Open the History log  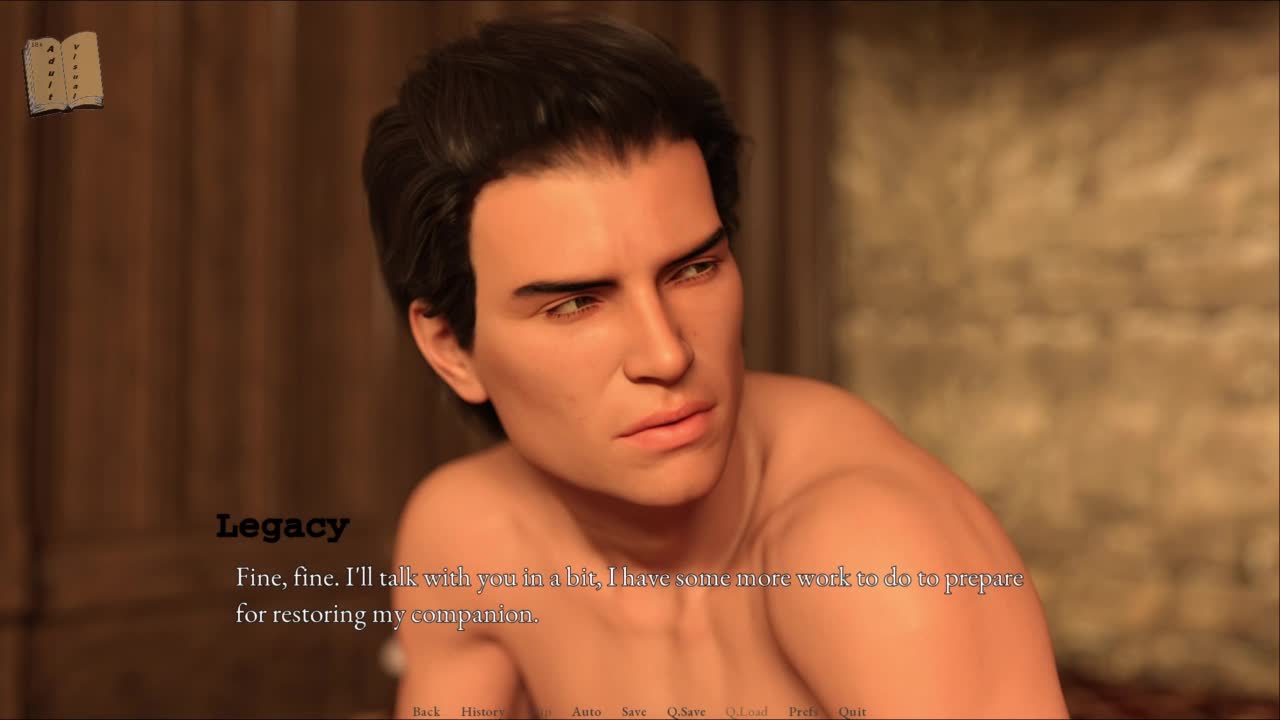[482, 711]
